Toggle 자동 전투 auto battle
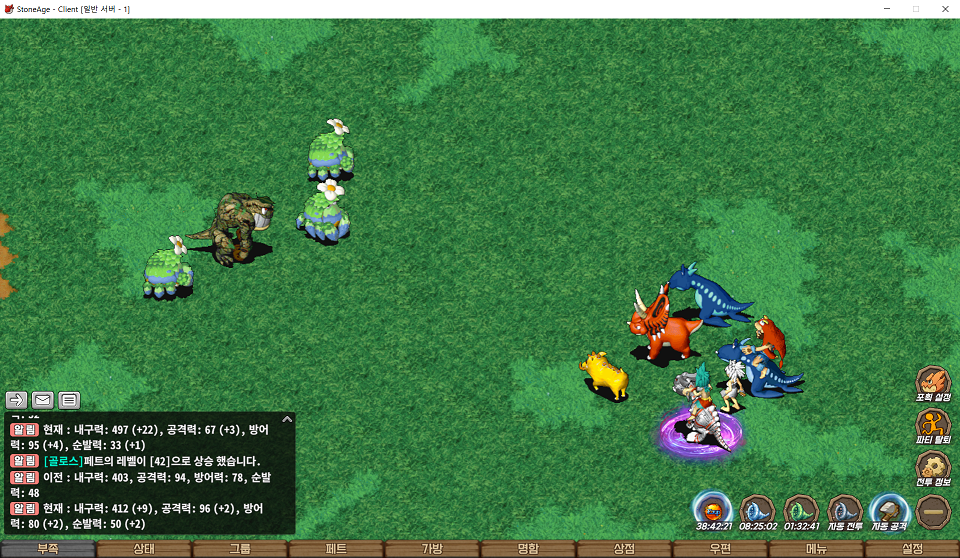The height and width of the screenshot is (558, 960). click(845, 509)
